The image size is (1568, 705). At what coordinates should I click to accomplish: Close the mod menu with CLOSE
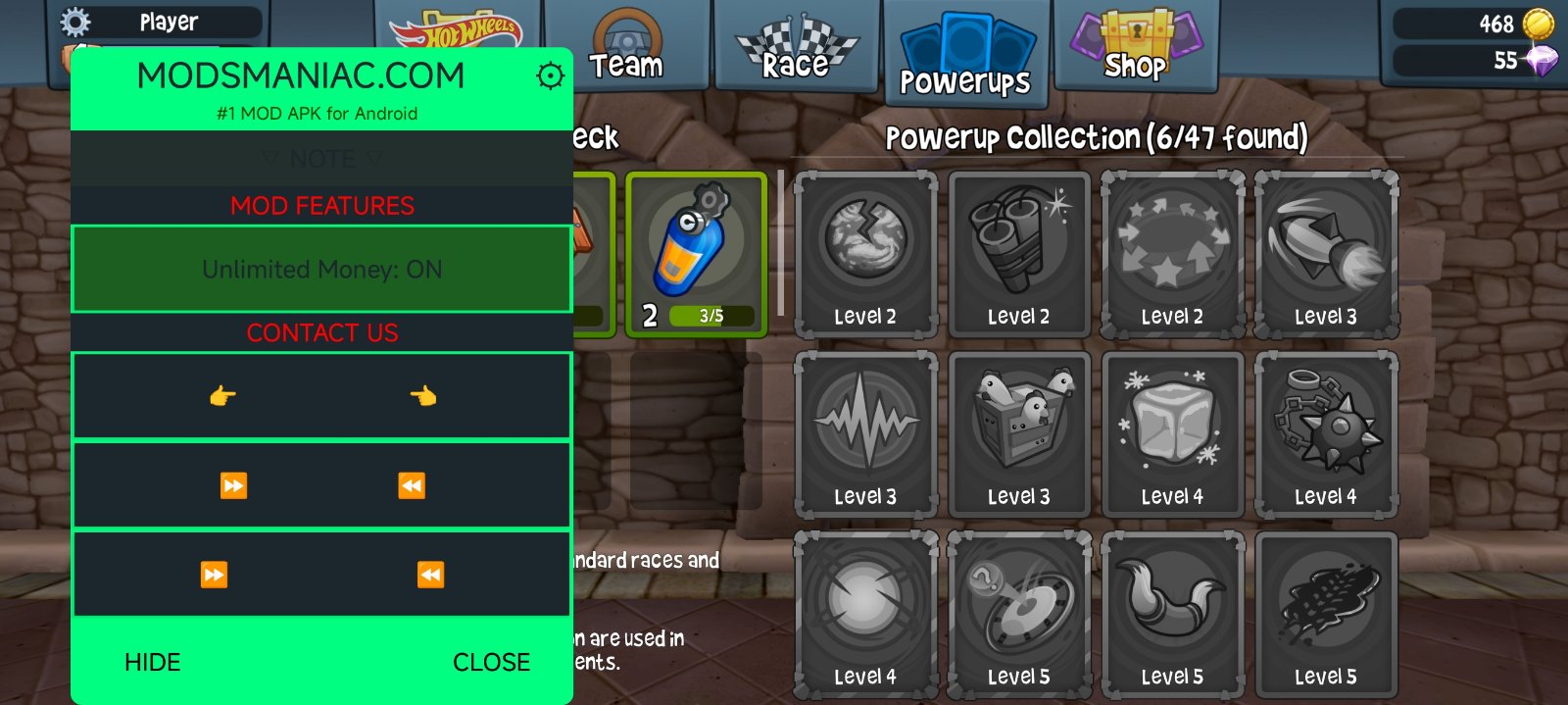coord(491,662)
